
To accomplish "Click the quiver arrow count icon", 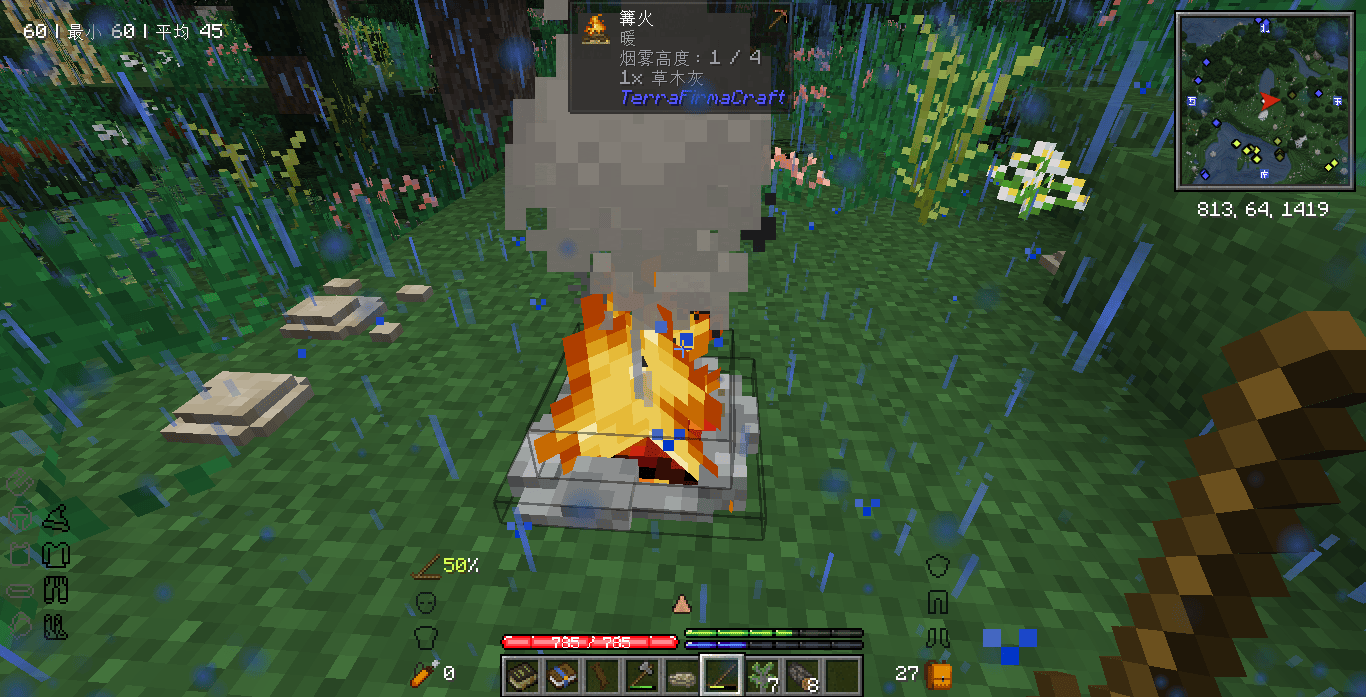I will click(423, 673).
